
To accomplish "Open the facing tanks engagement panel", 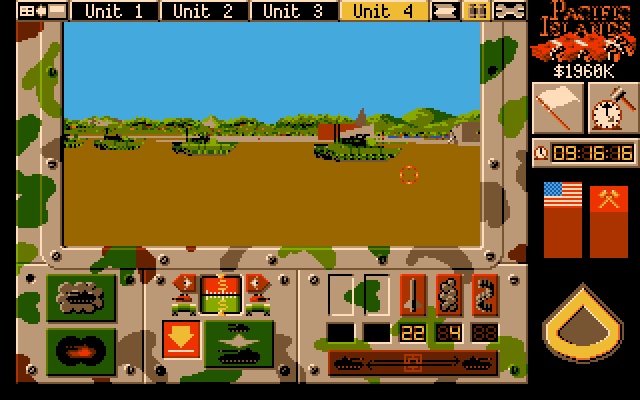I will [238, 342].
